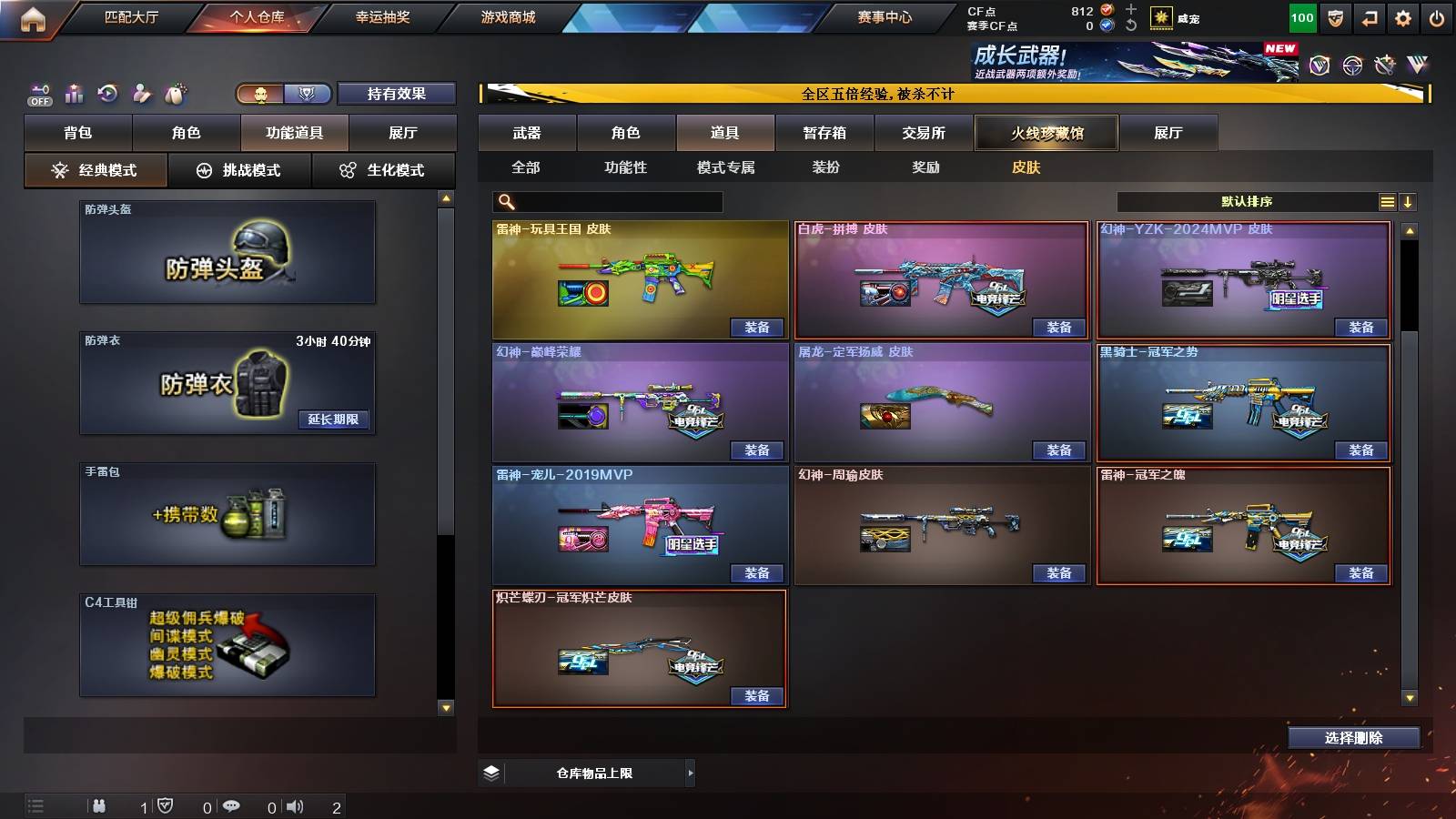Open the replay playback icon near top-left

pyautogui.click(x=109, y=93)
